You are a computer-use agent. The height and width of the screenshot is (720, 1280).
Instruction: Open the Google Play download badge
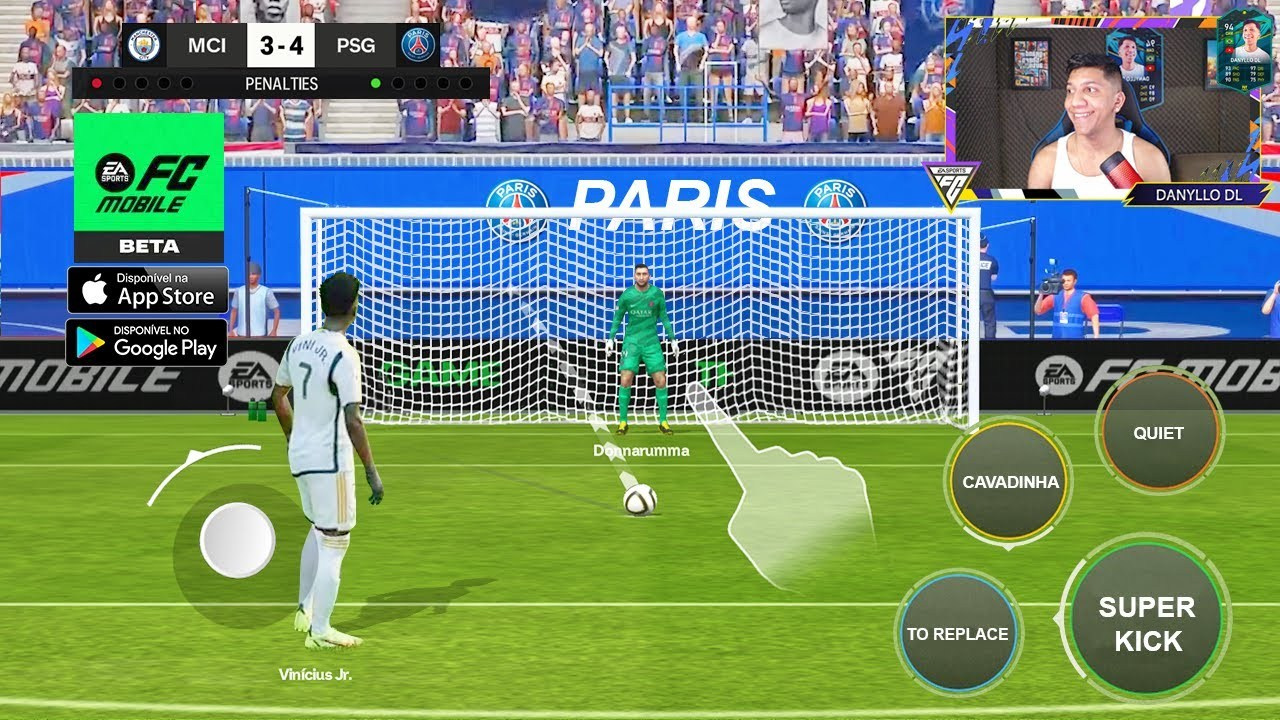pos(147,342)
